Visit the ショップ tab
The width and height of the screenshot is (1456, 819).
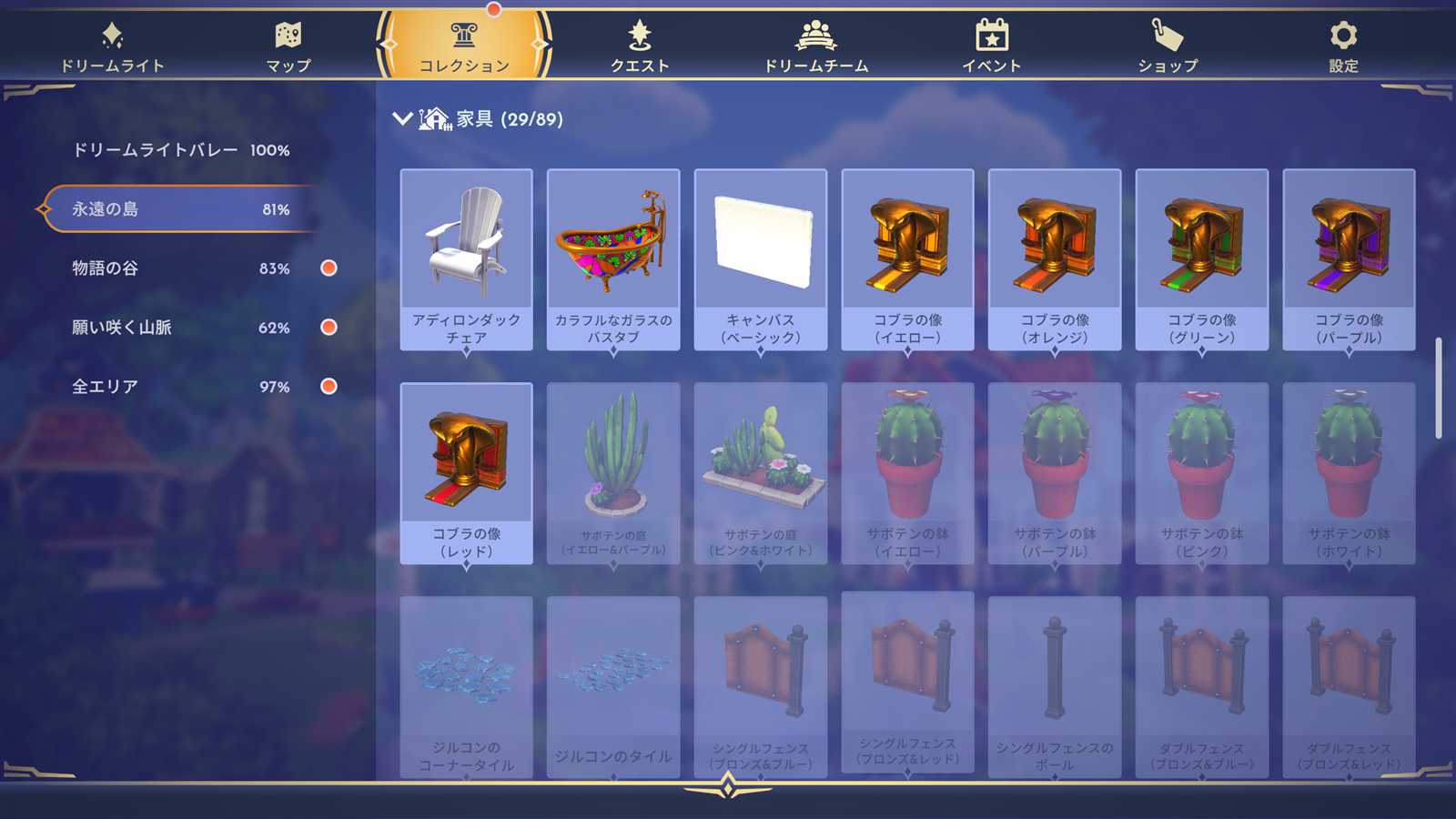click(1168, 47)
